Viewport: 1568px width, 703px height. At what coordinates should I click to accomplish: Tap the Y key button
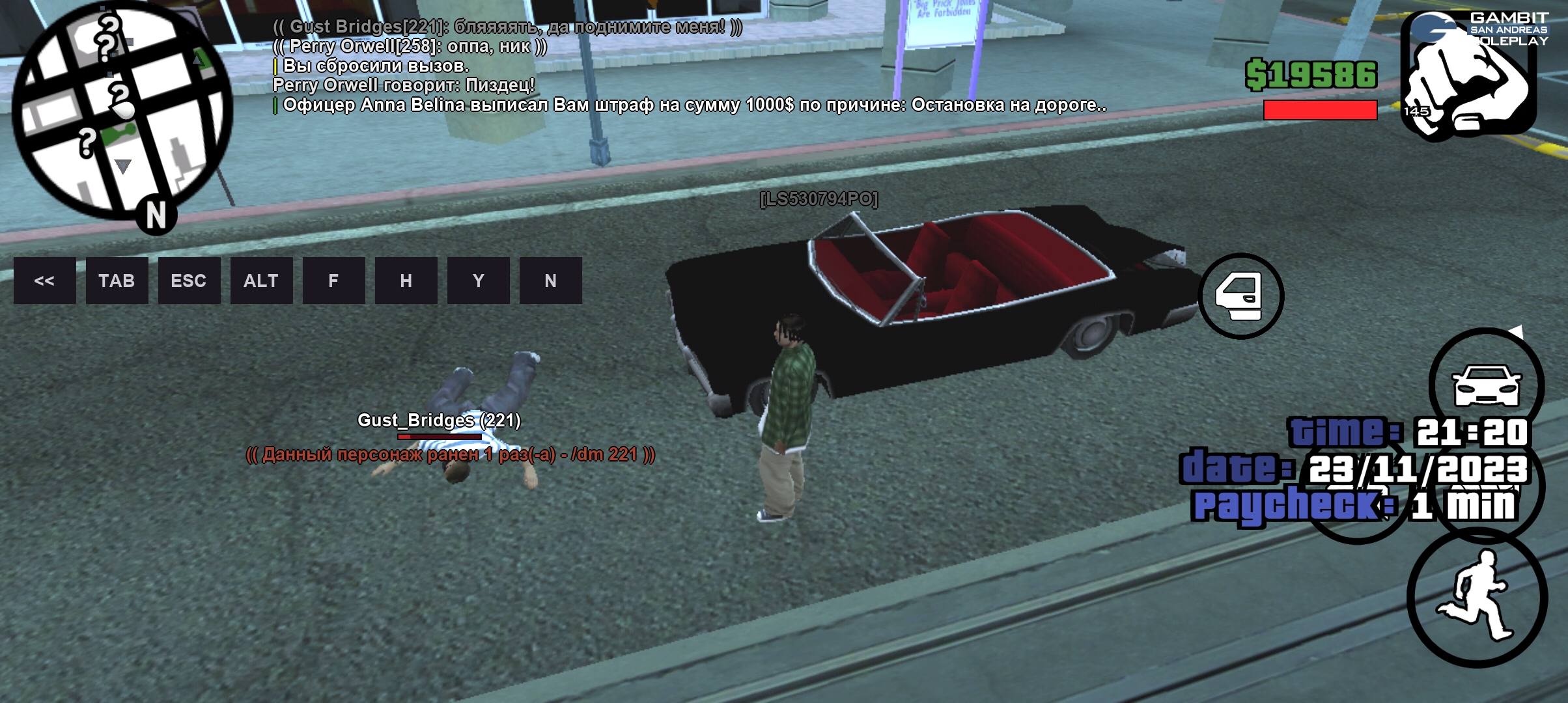point(478,281)
